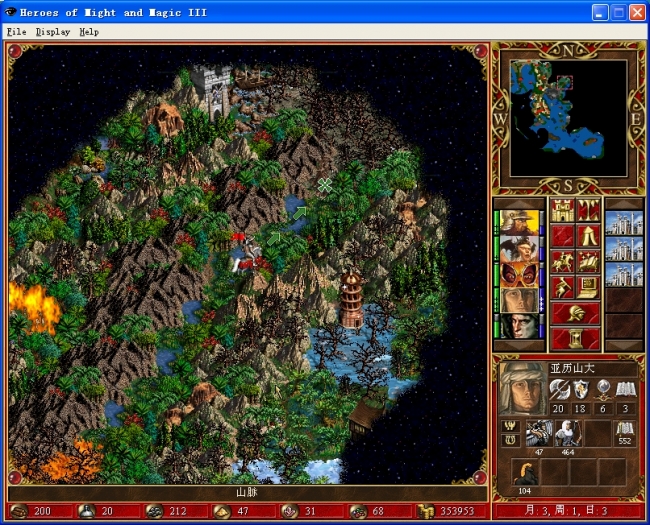Open the Kingdom Overview castle button
This screenshot has width=650, height=525.
pos(562,212)
